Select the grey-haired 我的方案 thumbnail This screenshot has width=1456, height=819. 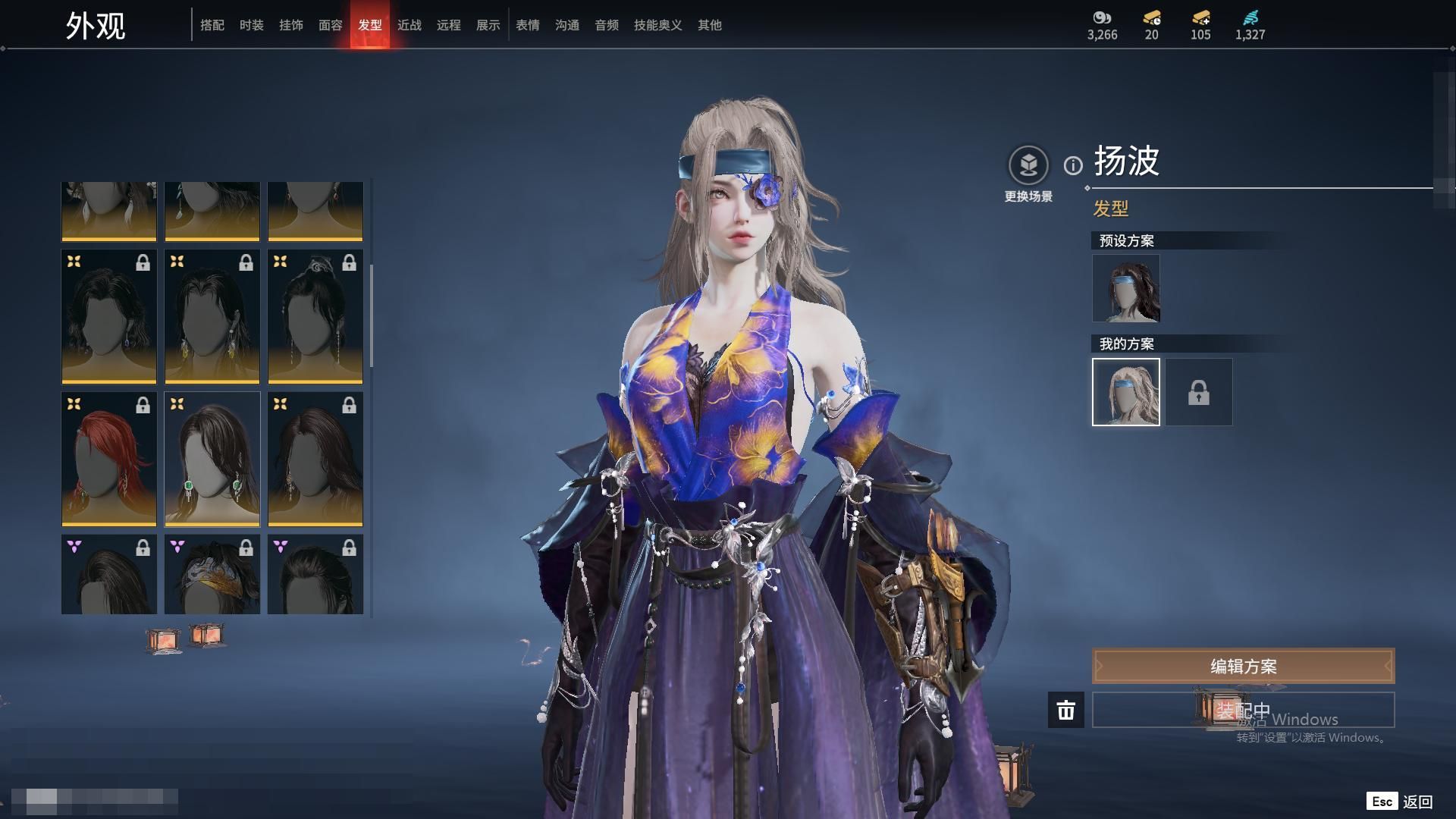[1125, 392]
